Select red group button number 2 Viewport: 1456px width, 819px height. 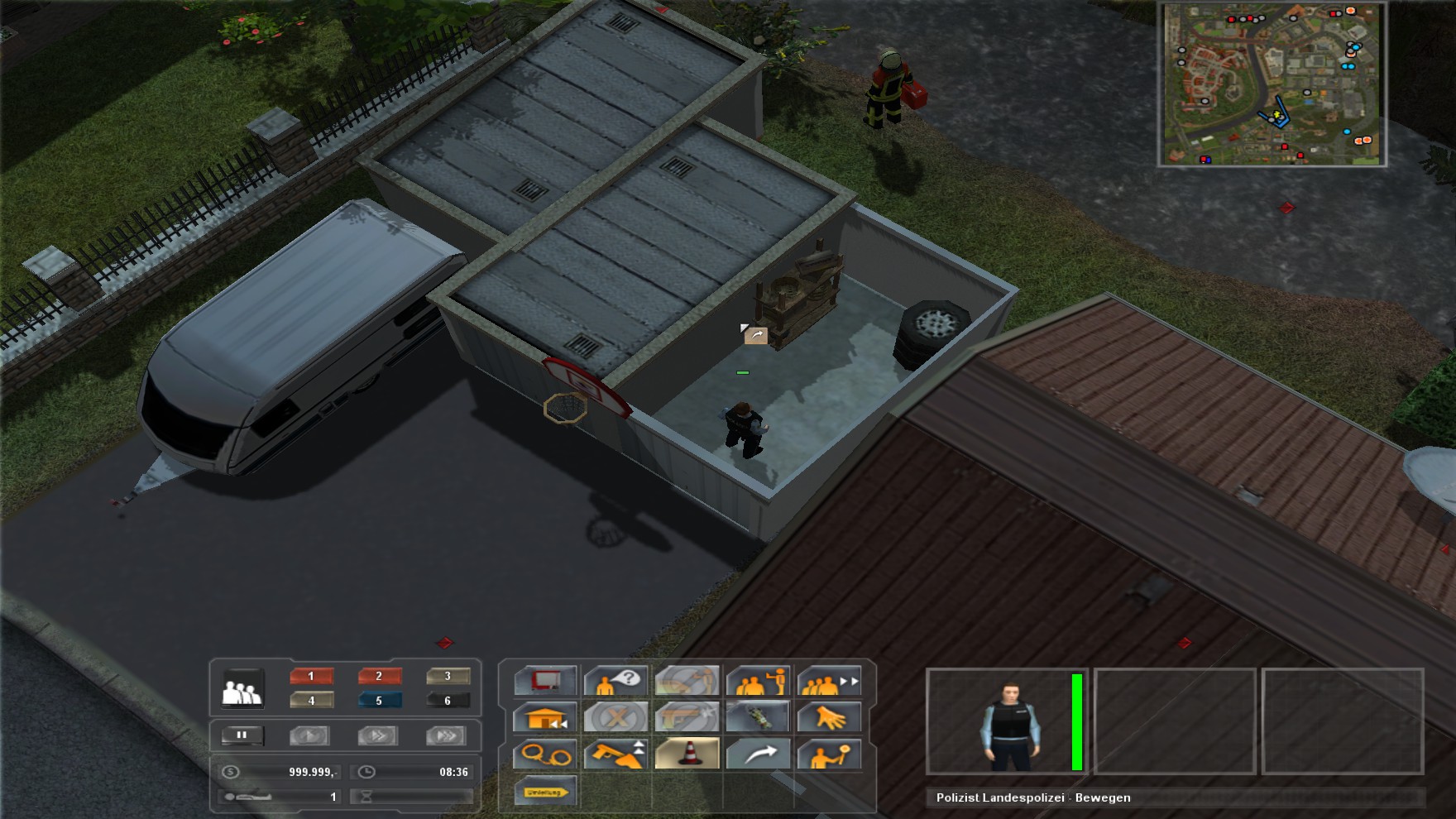click(x=380, y=676)
